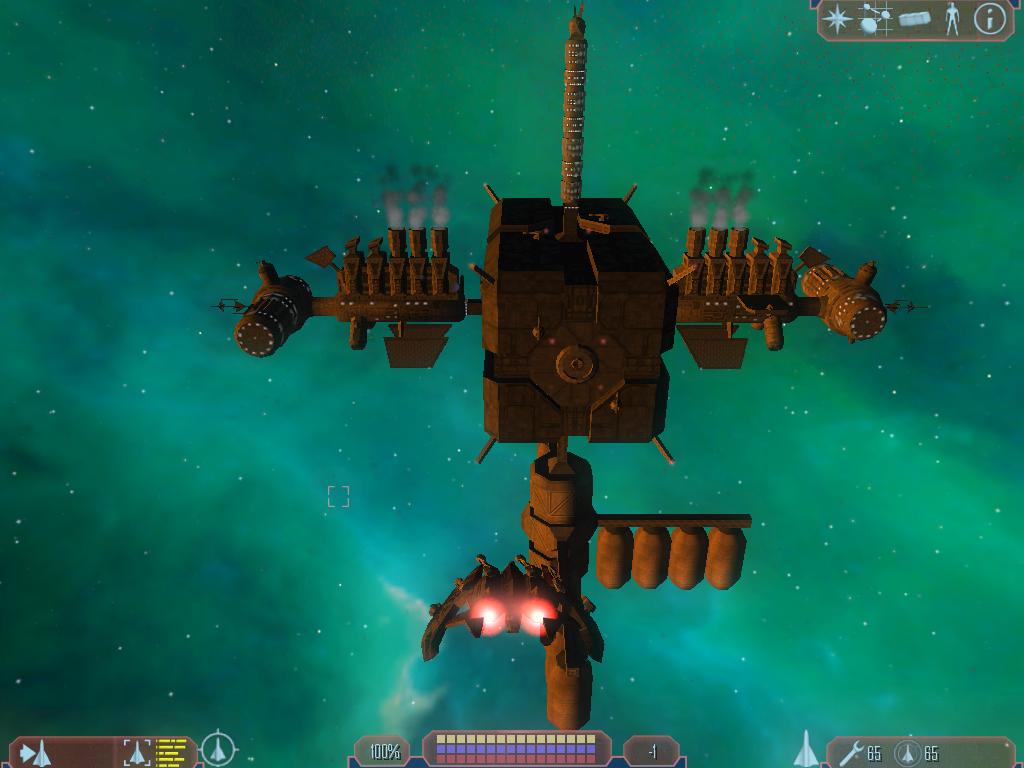Open the pilot character figure icon
This screenshot has height=768, width=1024.
click(951, 19)
